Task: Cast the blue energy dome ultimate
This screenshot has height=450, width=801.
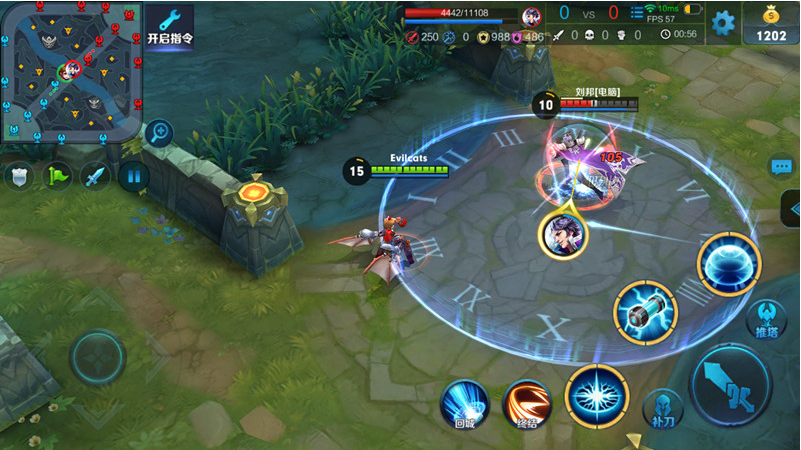Action: pyautogui.click(x=729, y=264)
